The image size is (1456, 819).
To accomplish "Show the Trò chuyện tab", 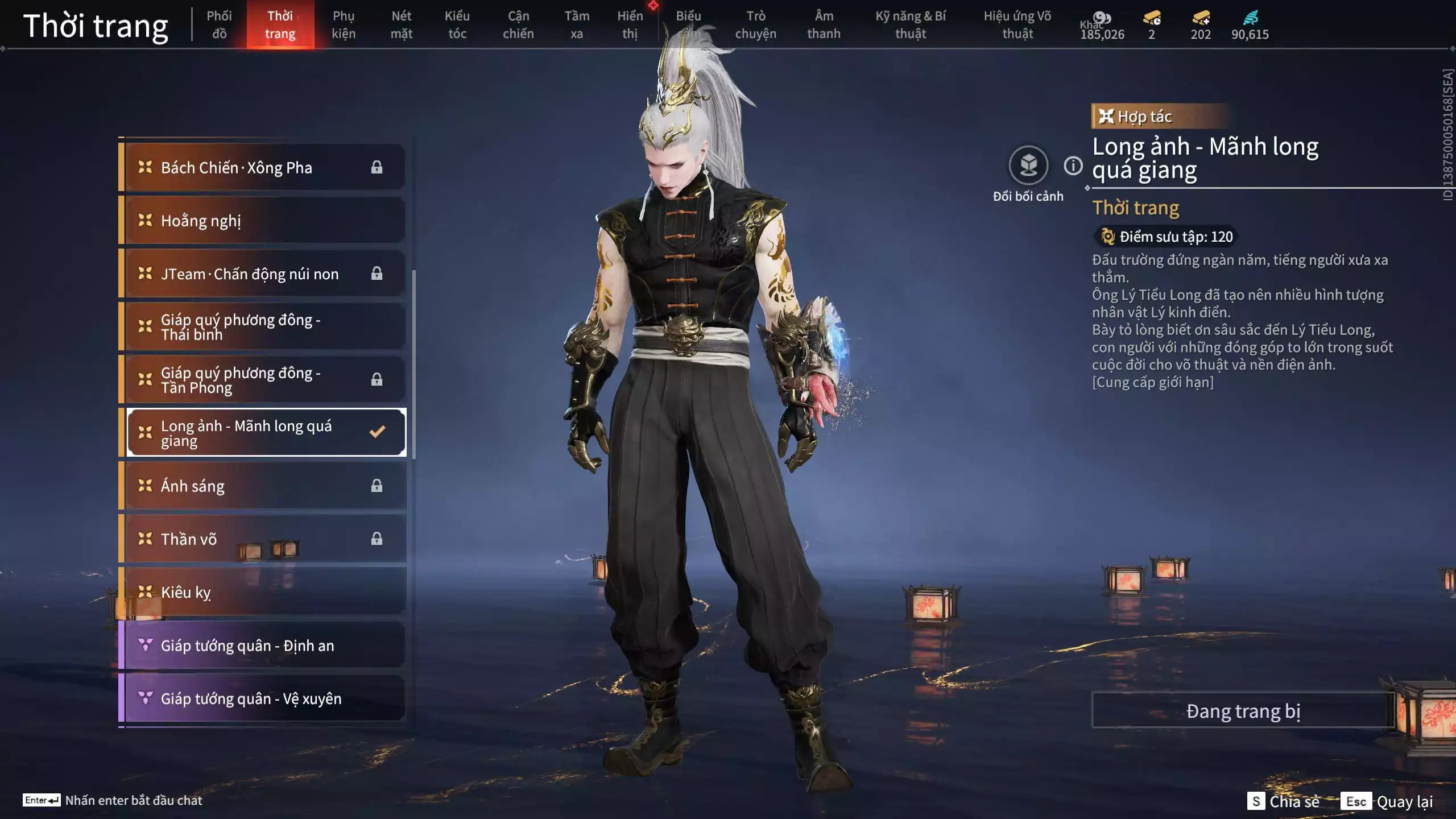I will point(755,24).
